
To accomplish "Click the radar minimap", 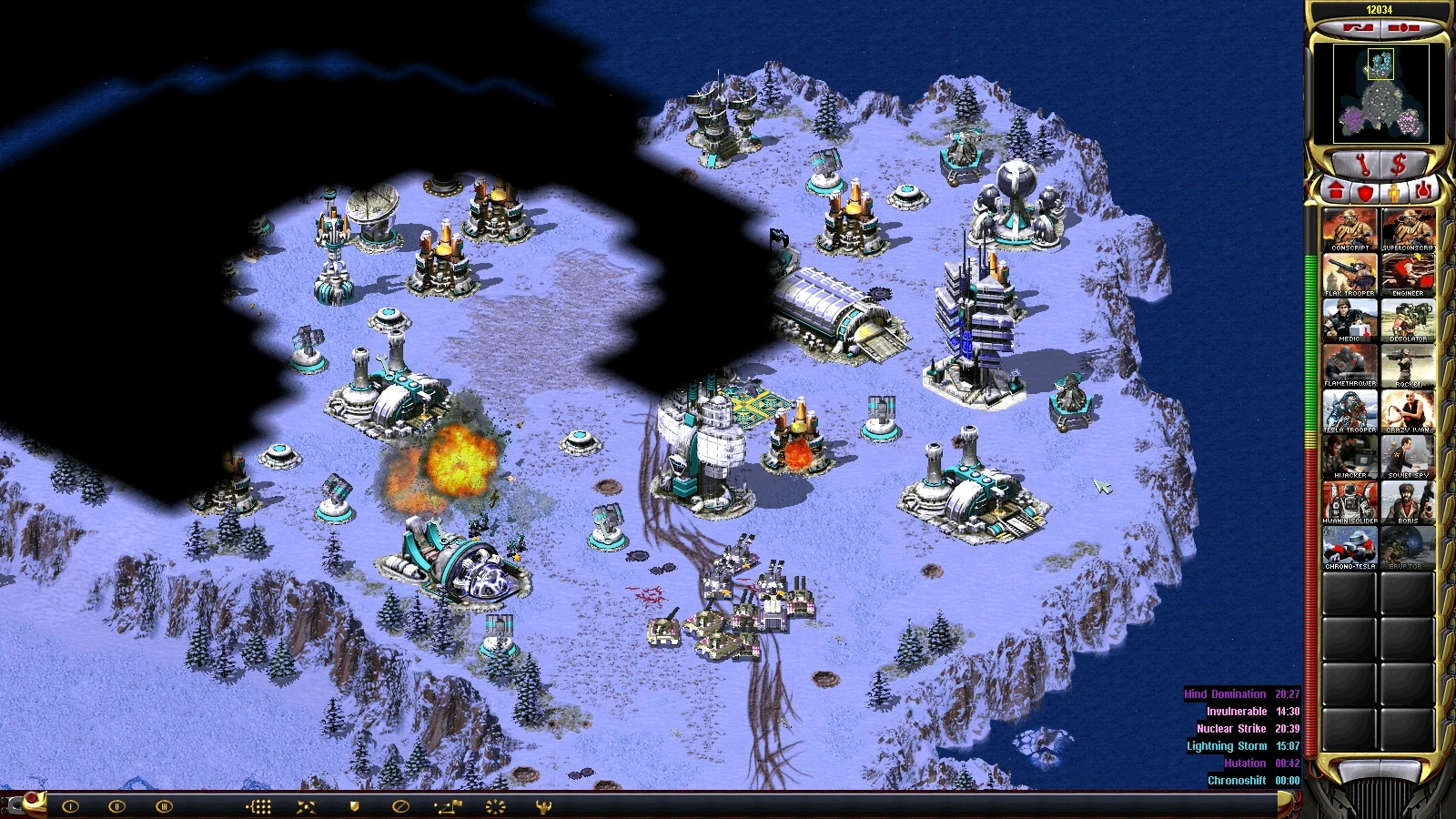I will (x=1380, y=93).
